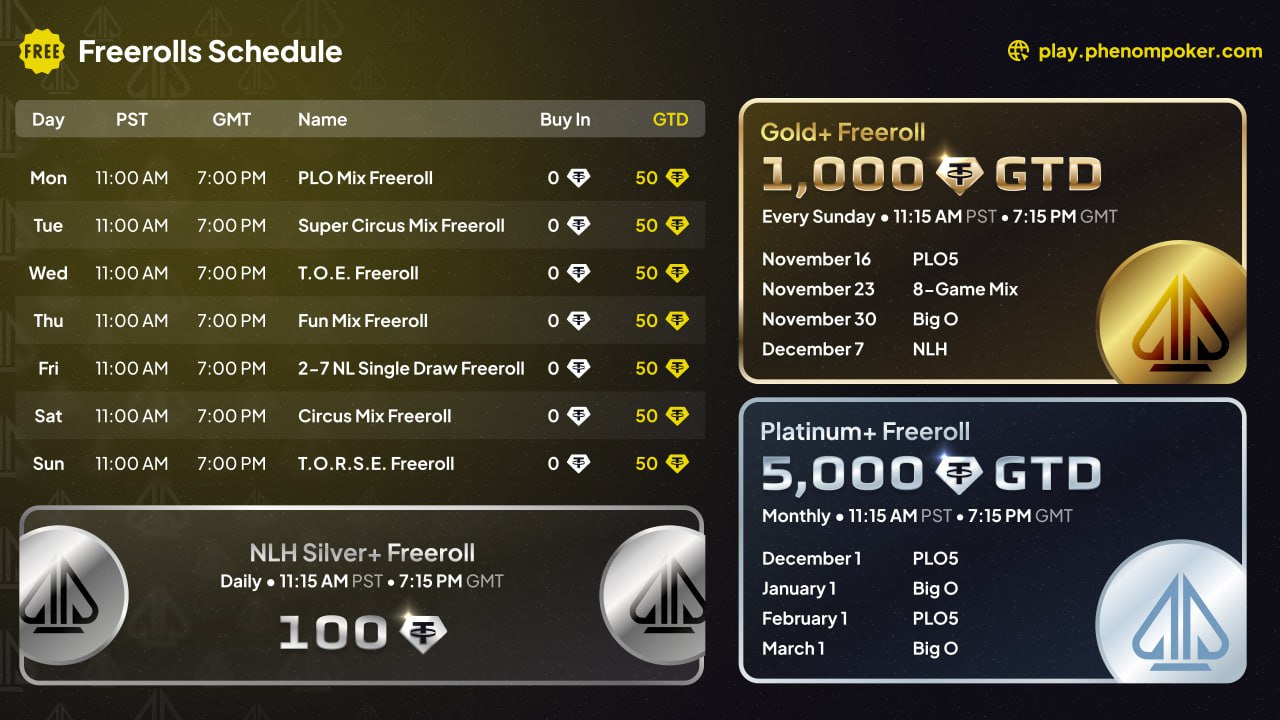The height and width of the screenshot is (720, 1280).
Task: Select the NLH Silver+ Freeroll banner
Action: tap(362, 595)
